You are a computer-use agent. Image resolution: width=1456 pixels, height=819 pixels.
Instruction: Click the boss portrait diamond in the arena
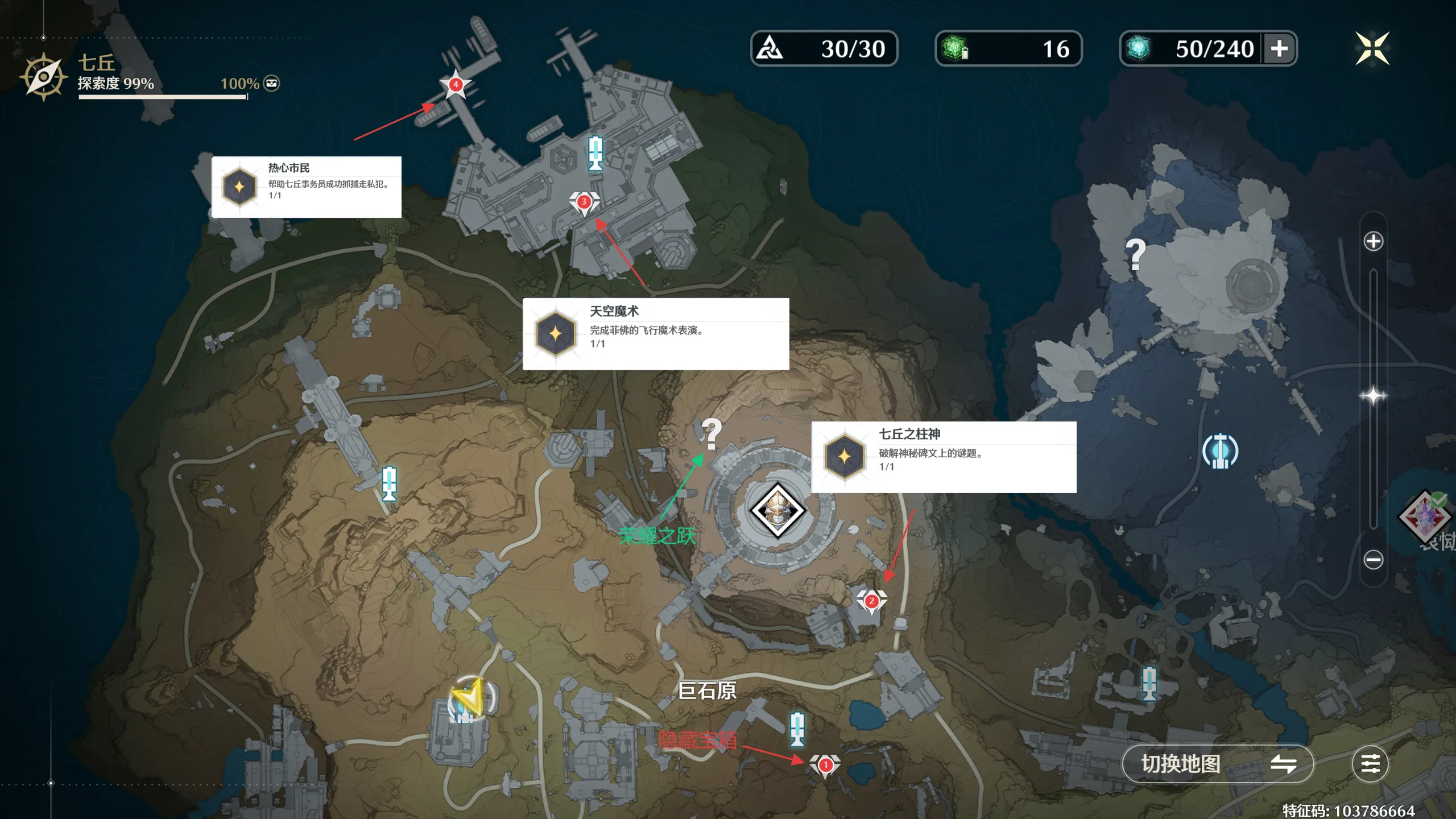(777, 510)
